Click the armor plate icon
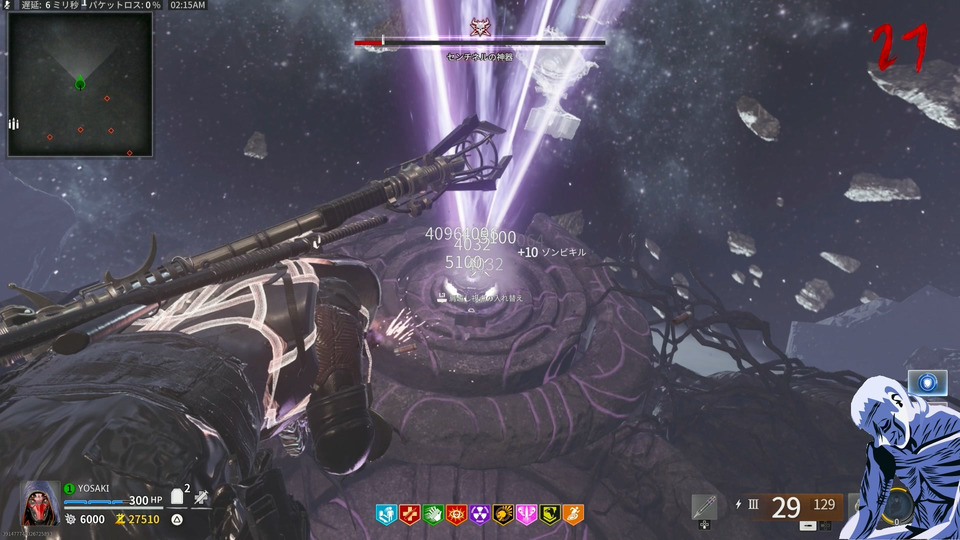 (175, 495)
